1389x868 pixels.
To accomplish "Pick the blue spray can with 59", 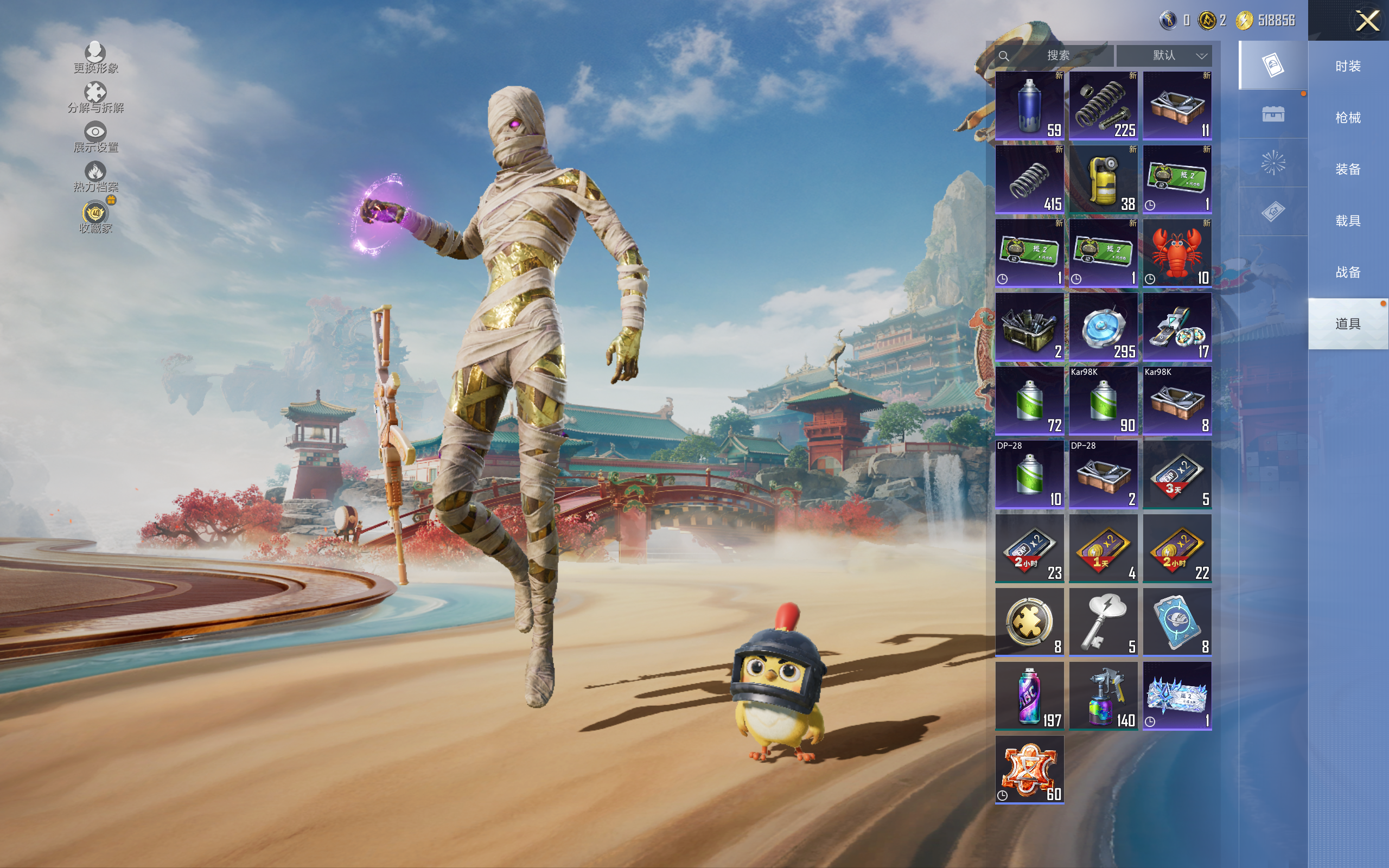I will (1029, 106).
